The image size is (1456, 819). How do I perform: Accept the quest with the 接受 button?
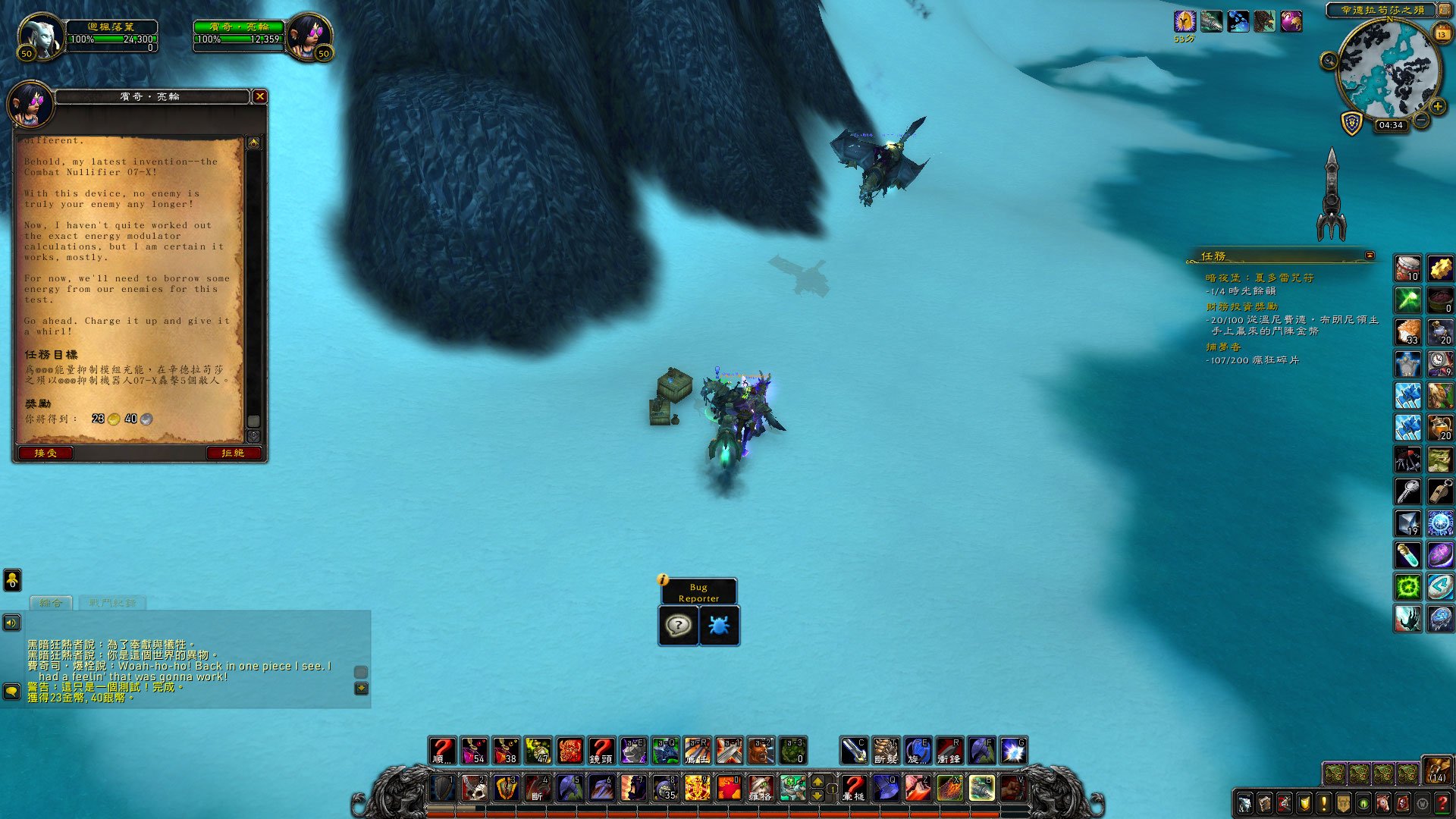45,453
